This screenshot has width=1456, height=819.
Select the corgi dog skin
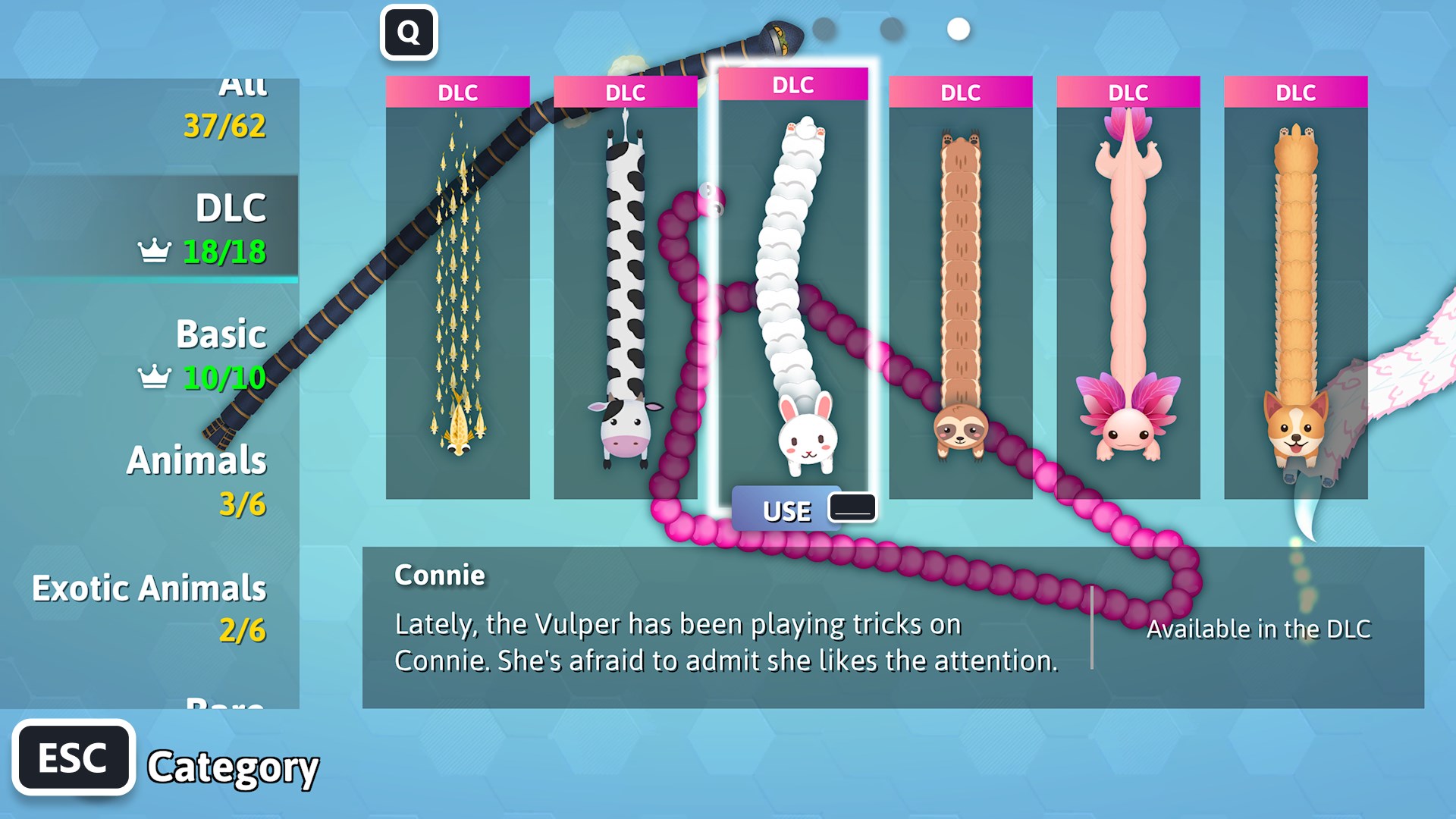click(x=1298, y=288)
